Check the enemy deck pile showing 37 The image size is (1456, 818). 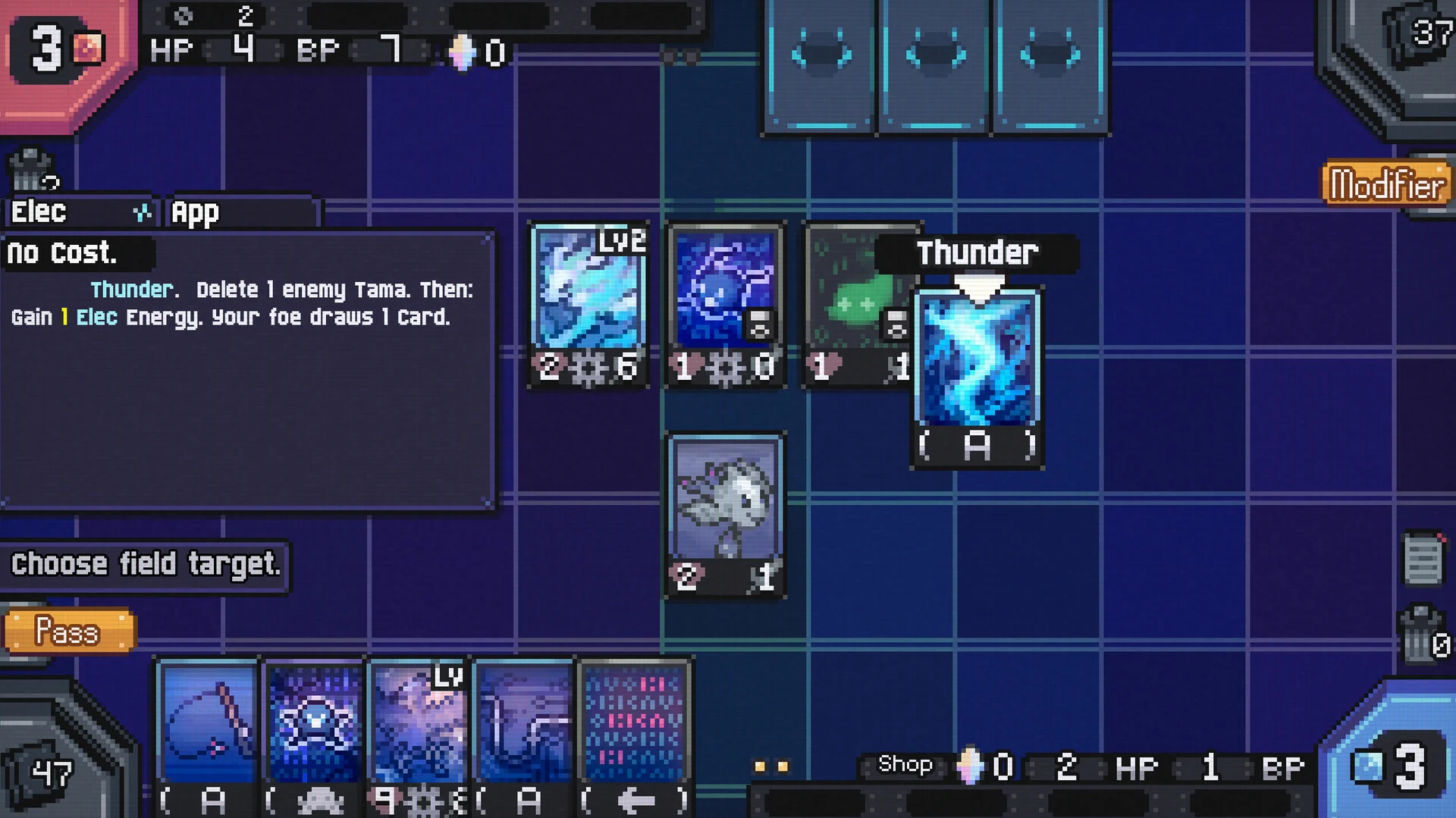pyautogui.click(x=1418, y=38)
